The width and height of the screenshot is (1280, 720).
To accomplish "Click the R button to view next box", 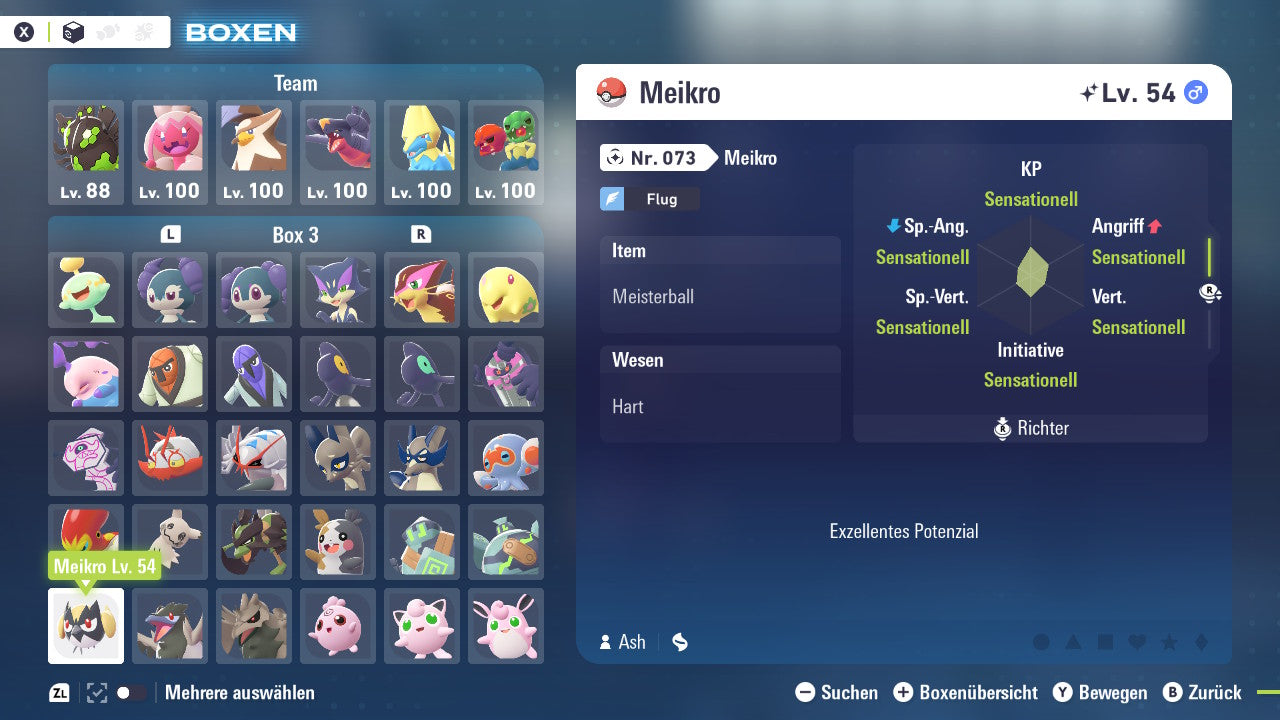I will click(422, 235).
